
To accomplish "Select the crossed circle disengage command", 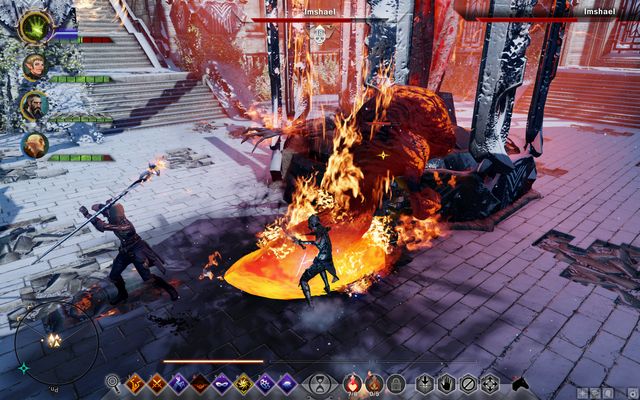I will click(x=468, y=383).
